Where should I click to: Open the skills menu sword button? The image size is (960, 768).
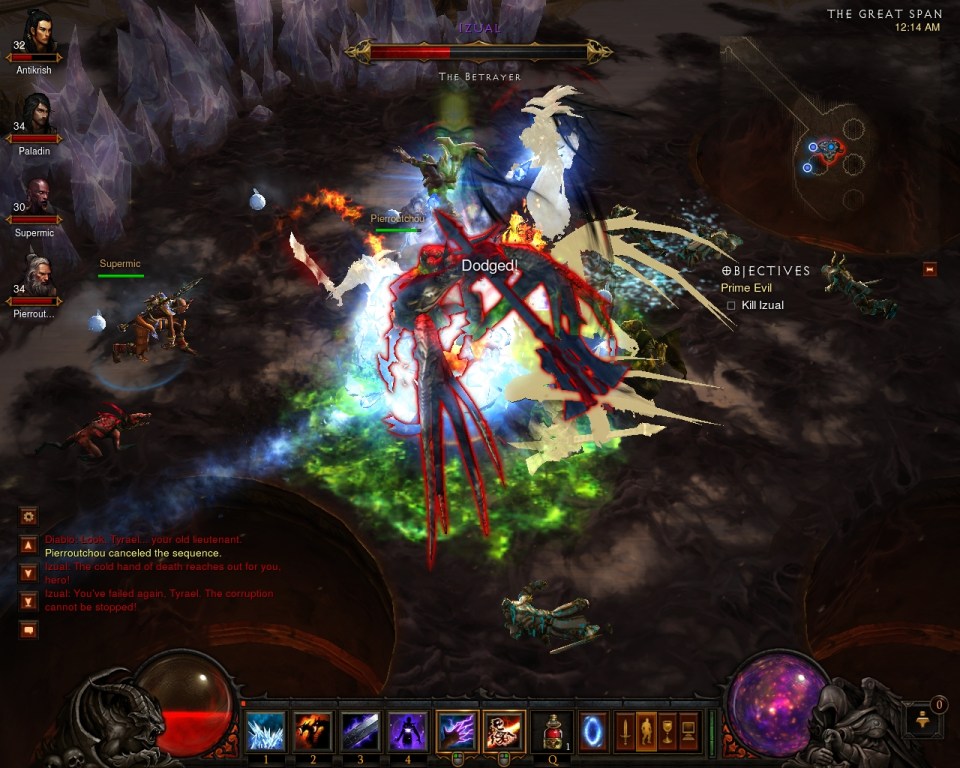tap(625, 731)
